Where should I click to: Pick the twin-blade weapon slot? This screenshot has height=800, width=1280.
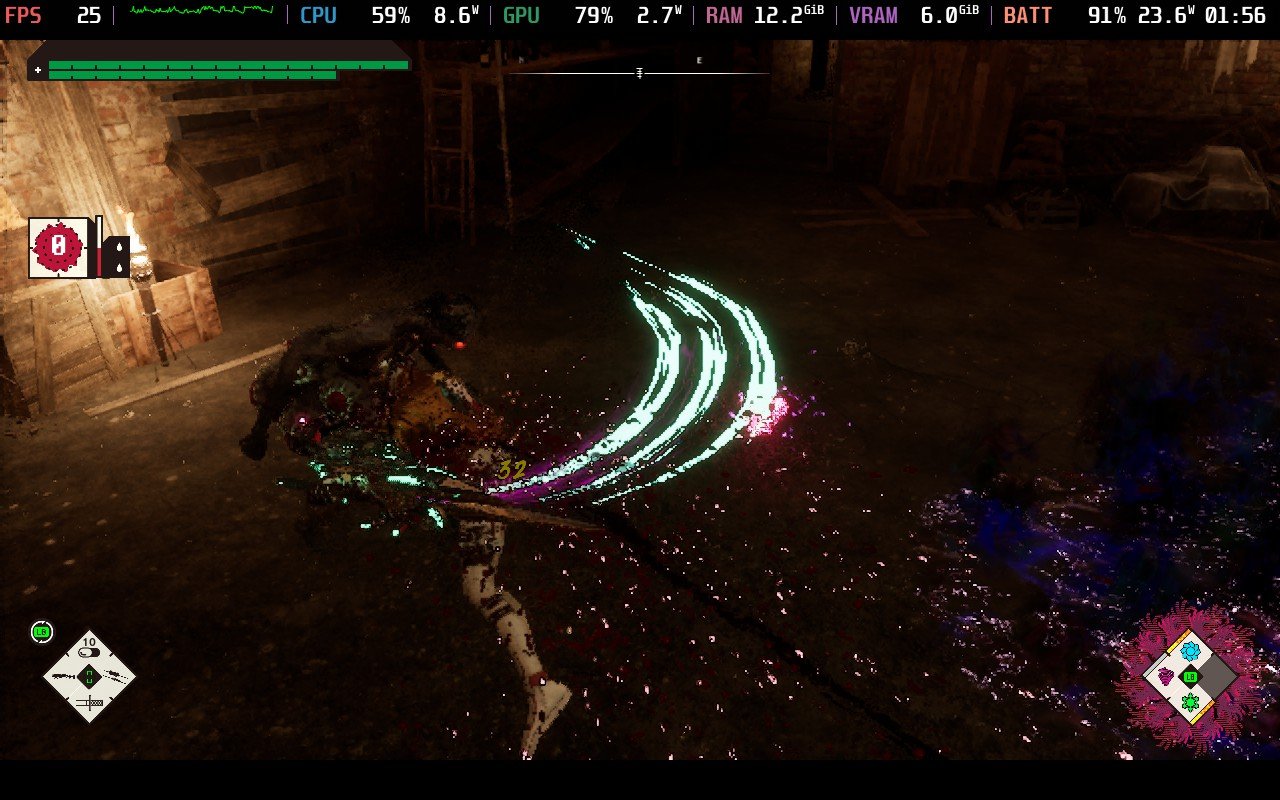coord(115,677)
